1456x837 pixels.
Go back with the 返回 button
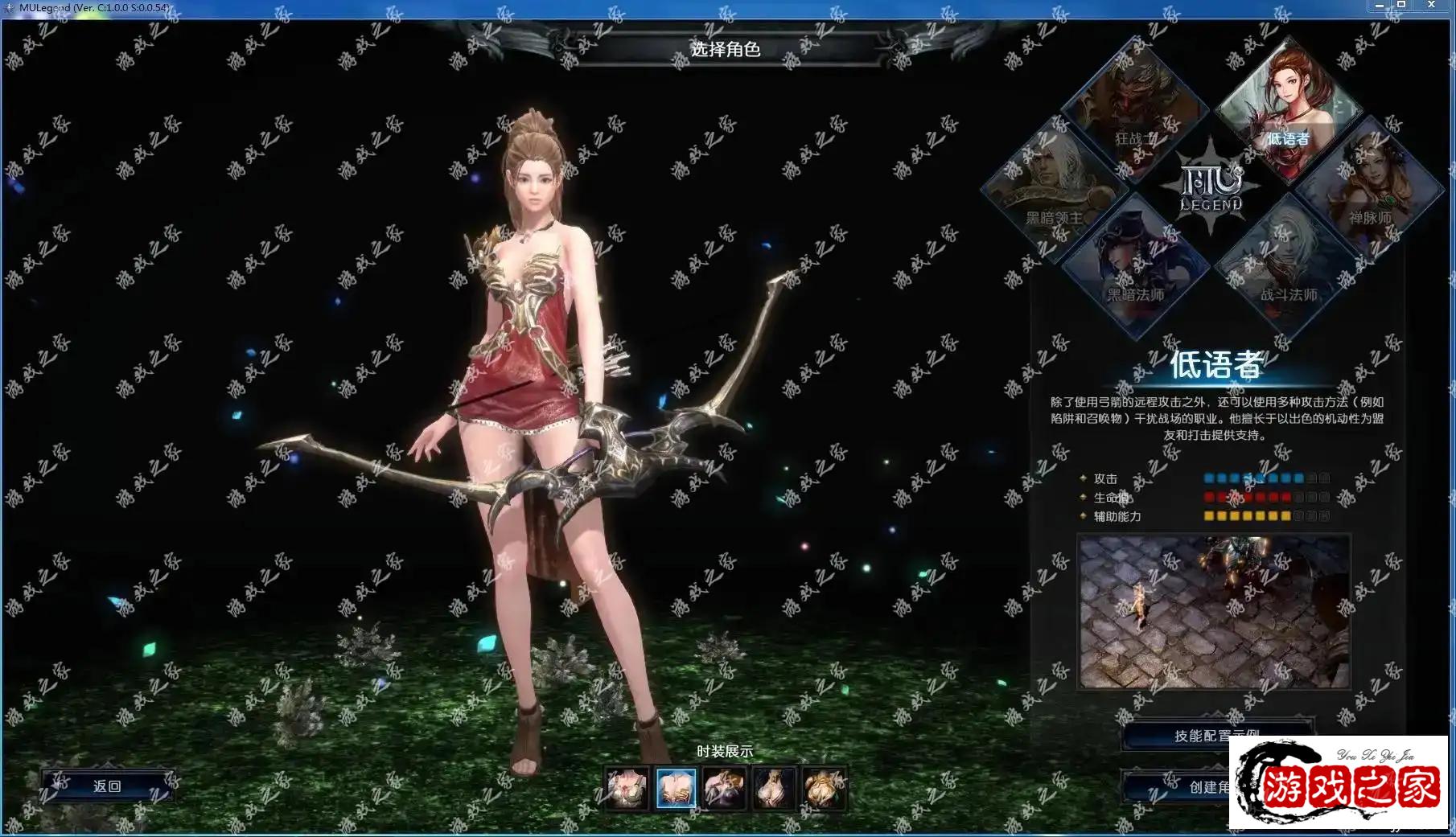(x=107, y=786)
